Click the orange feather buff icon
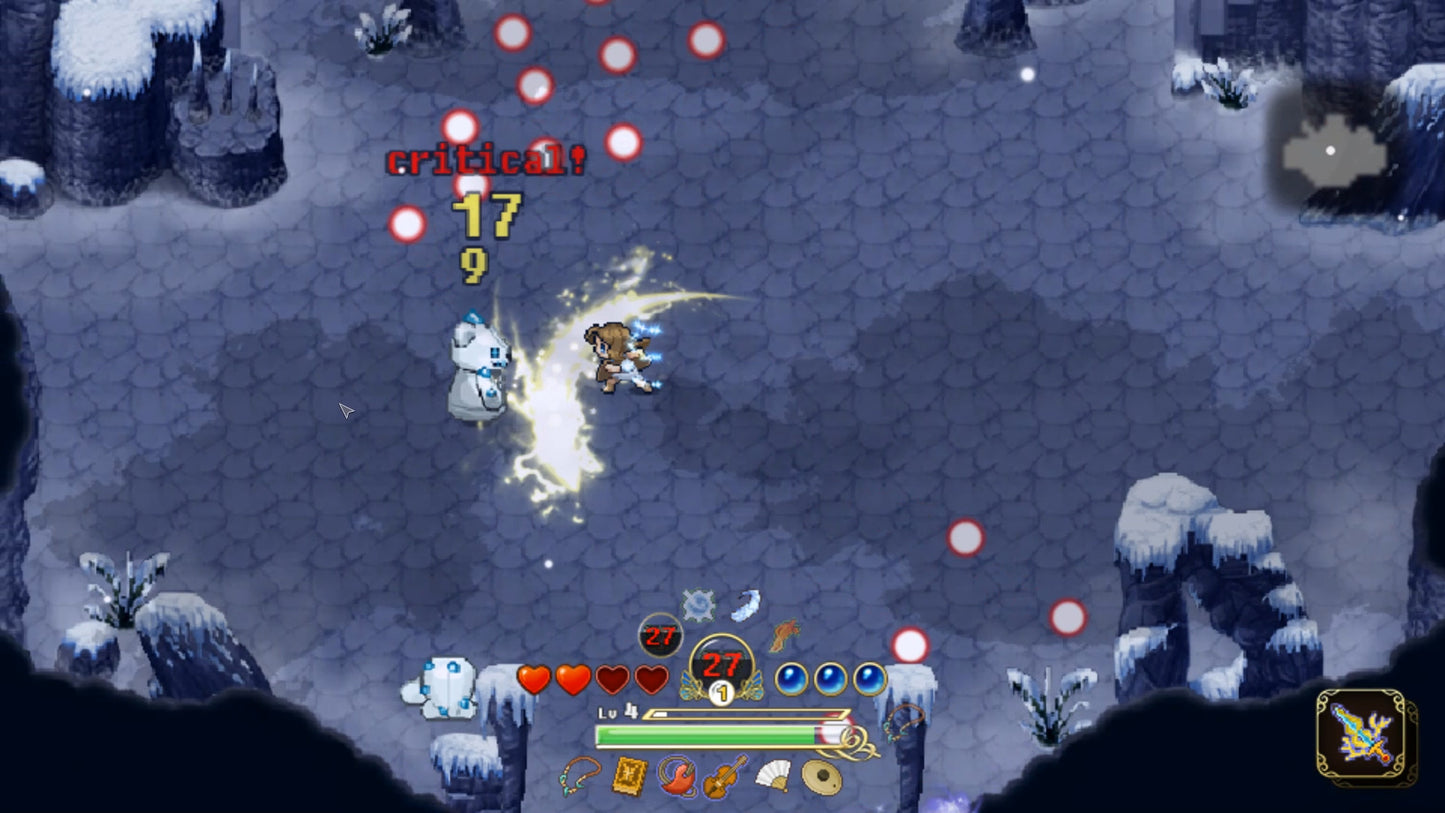Image resolution: width=1445 pixels, height=813 pixels. tap(784, 633)
